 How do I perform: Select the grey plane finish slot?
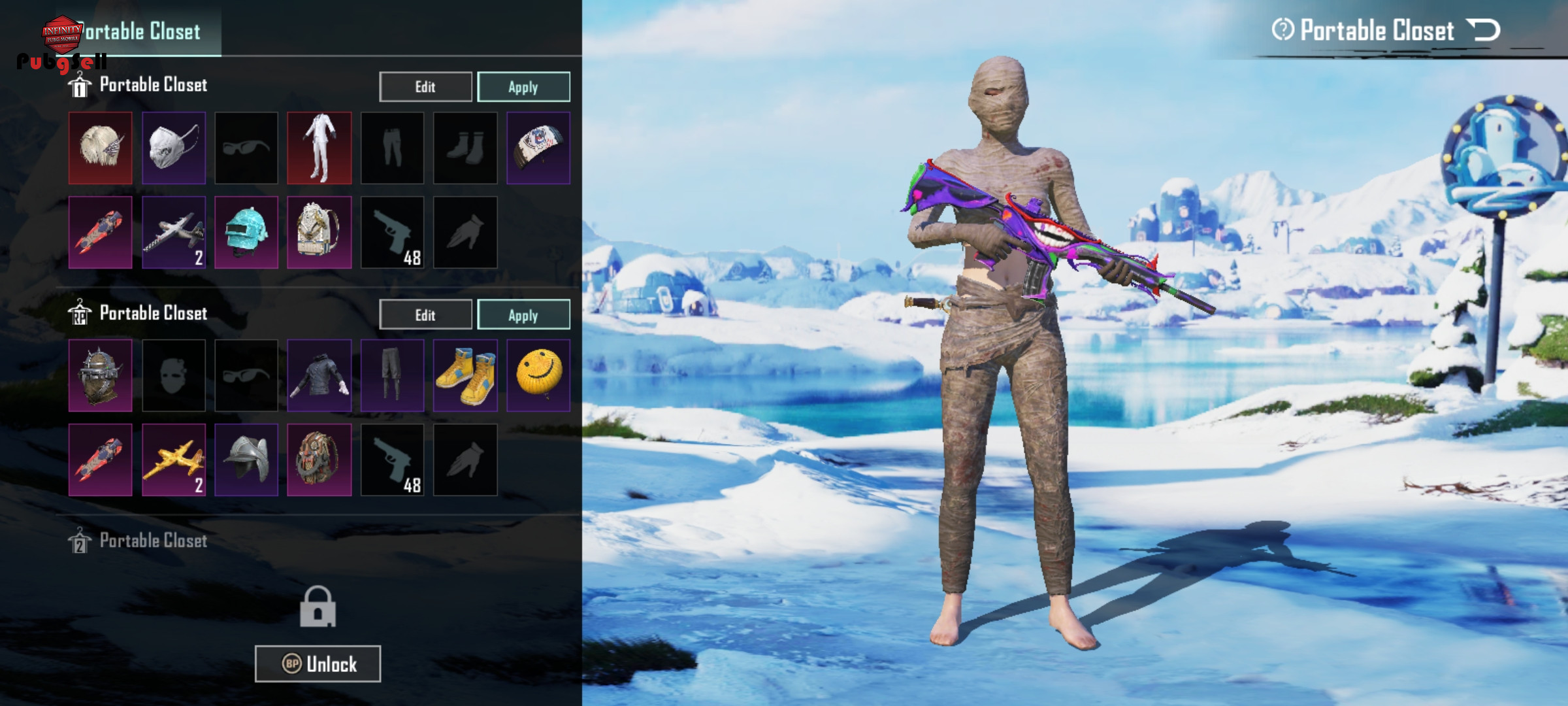[174, 232]
